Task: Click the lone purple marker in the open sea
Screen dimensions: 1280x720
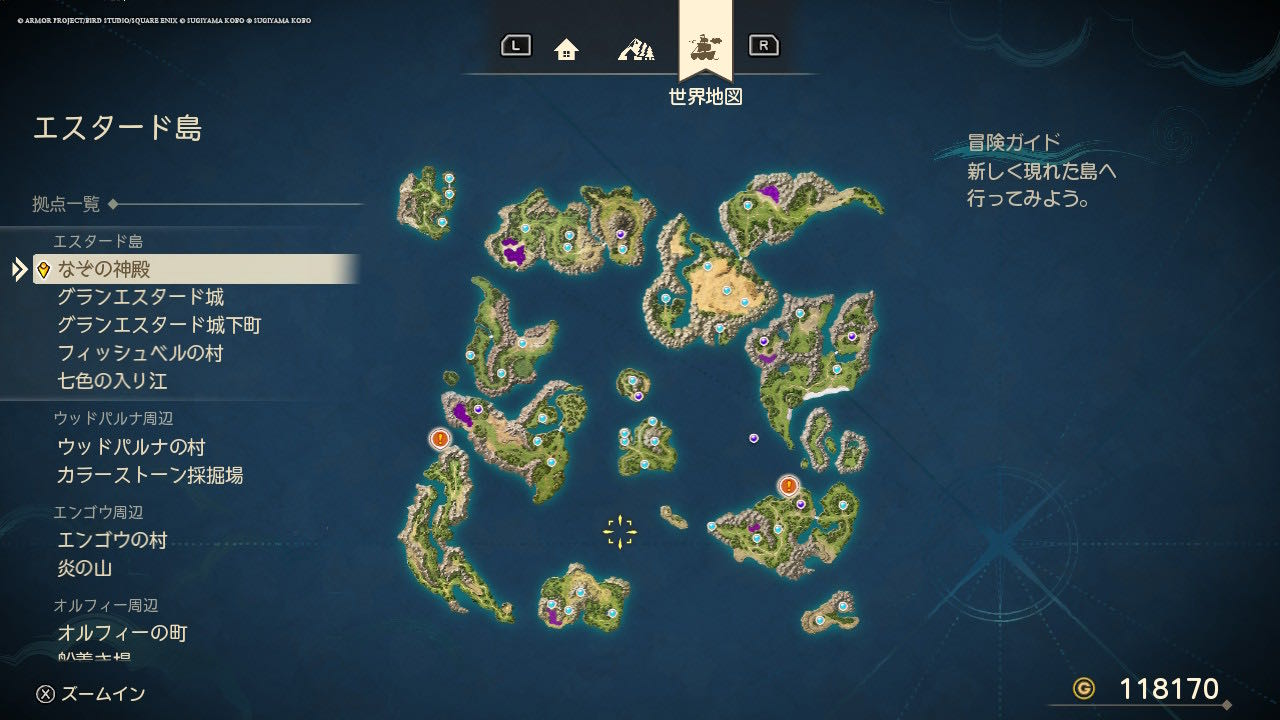Action: (x=754, y=438)
